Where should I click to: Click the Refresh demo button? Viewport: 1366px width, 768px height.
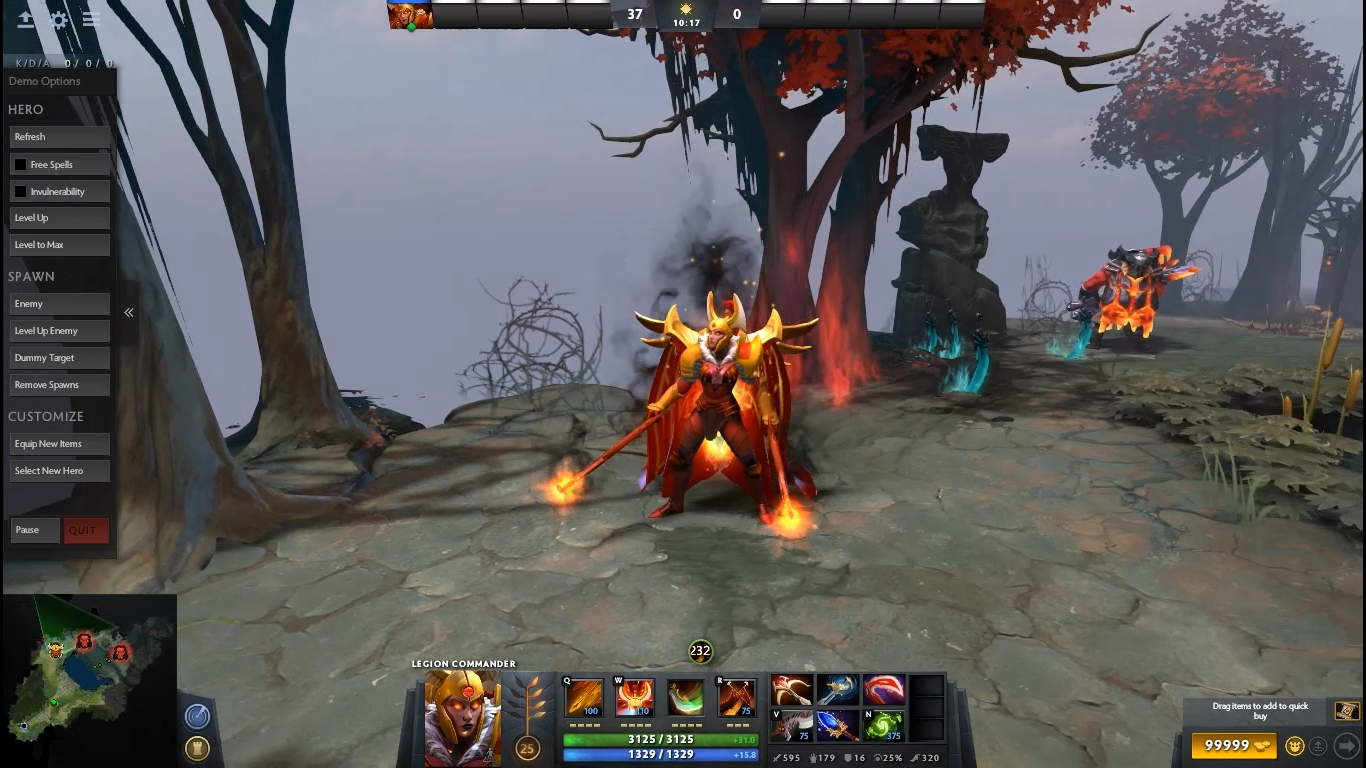click(59, 137)
